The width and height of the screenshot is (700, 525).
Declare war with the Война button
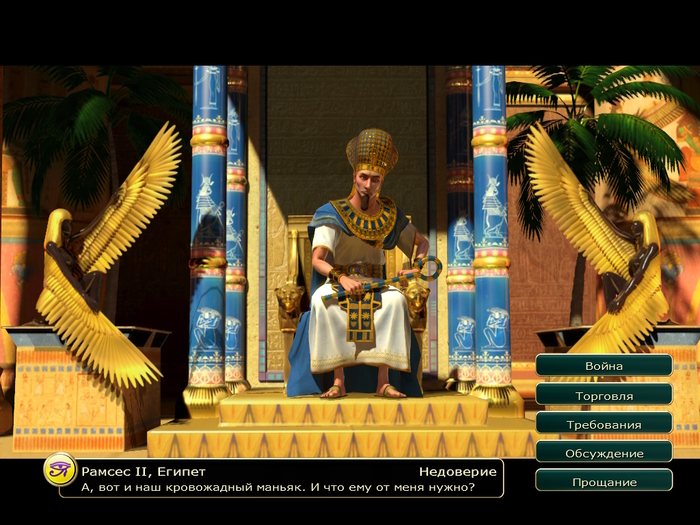click(x=603, y=366)
